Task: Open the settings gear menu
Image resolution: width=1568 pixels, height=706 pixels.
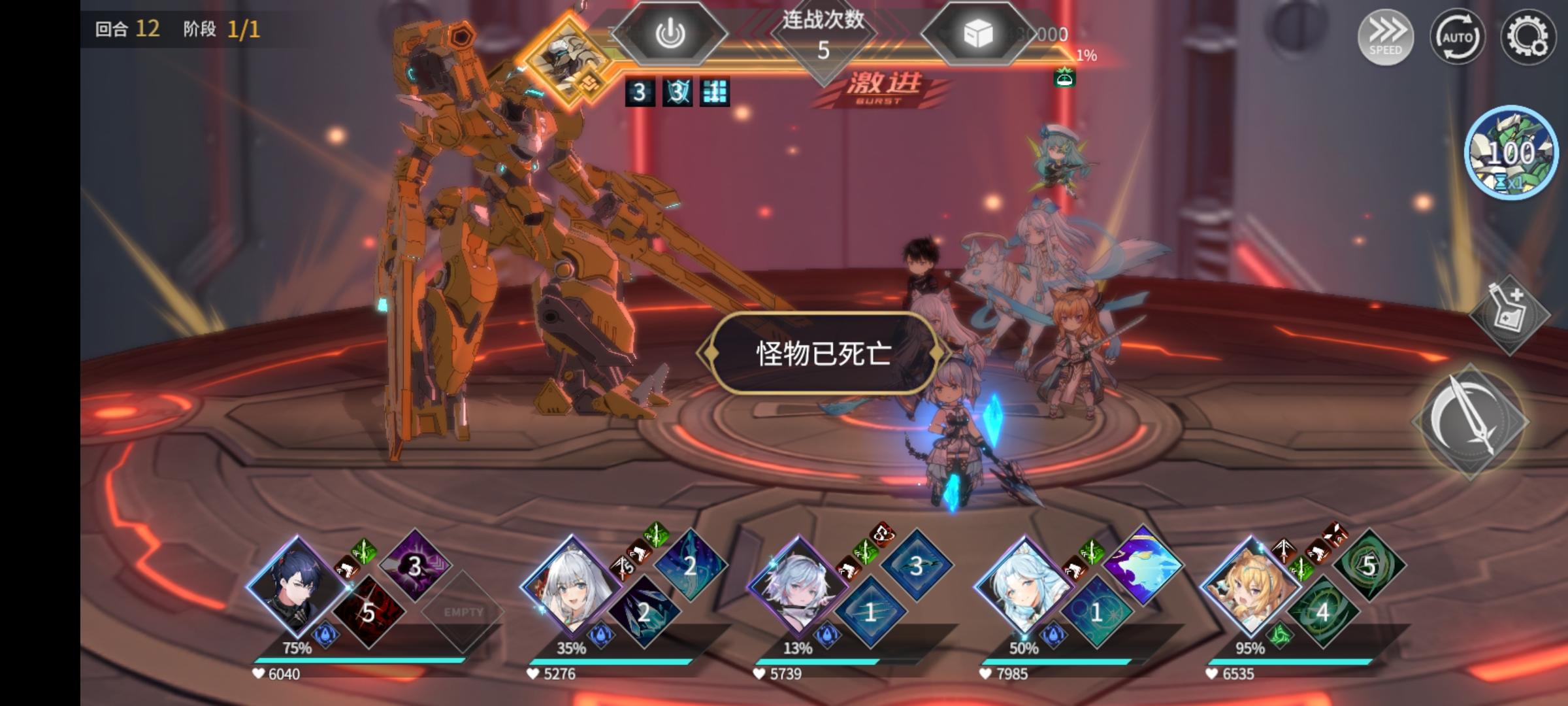Action: point(1527,38)
